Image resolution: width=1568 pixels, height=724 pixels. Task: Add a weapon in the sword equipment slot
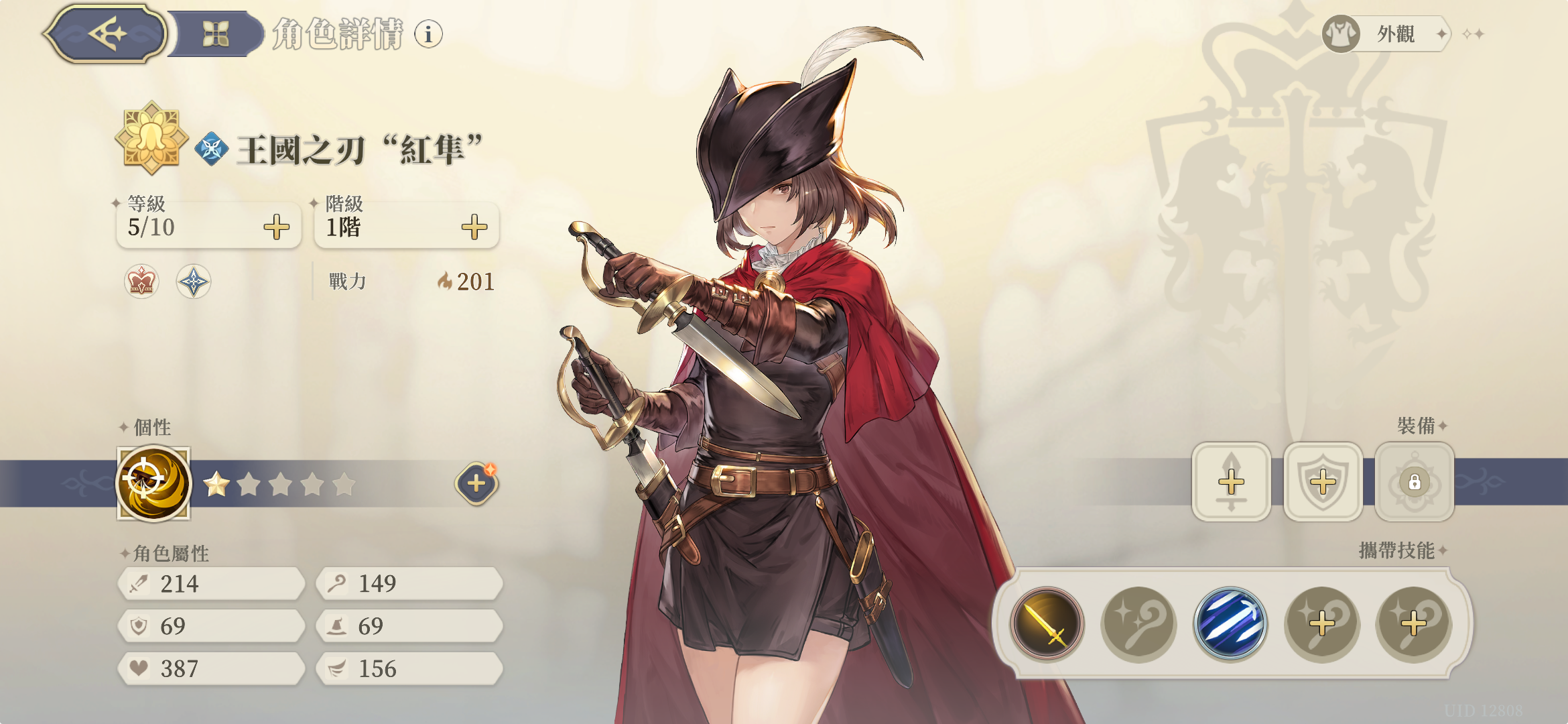coord(1231,482)
